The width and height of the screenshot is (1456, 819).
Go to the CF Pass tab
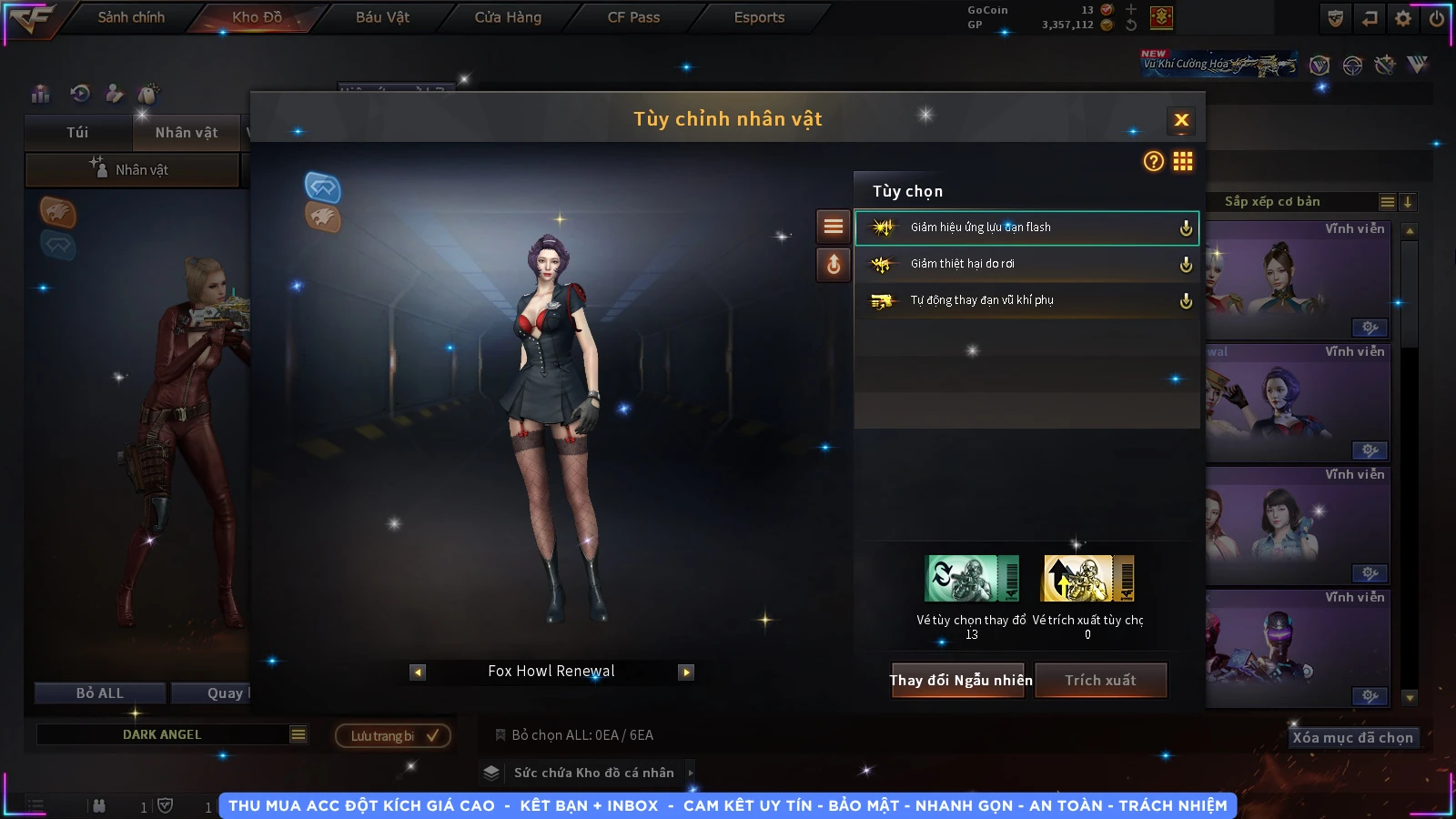click(x=633, y=17)
